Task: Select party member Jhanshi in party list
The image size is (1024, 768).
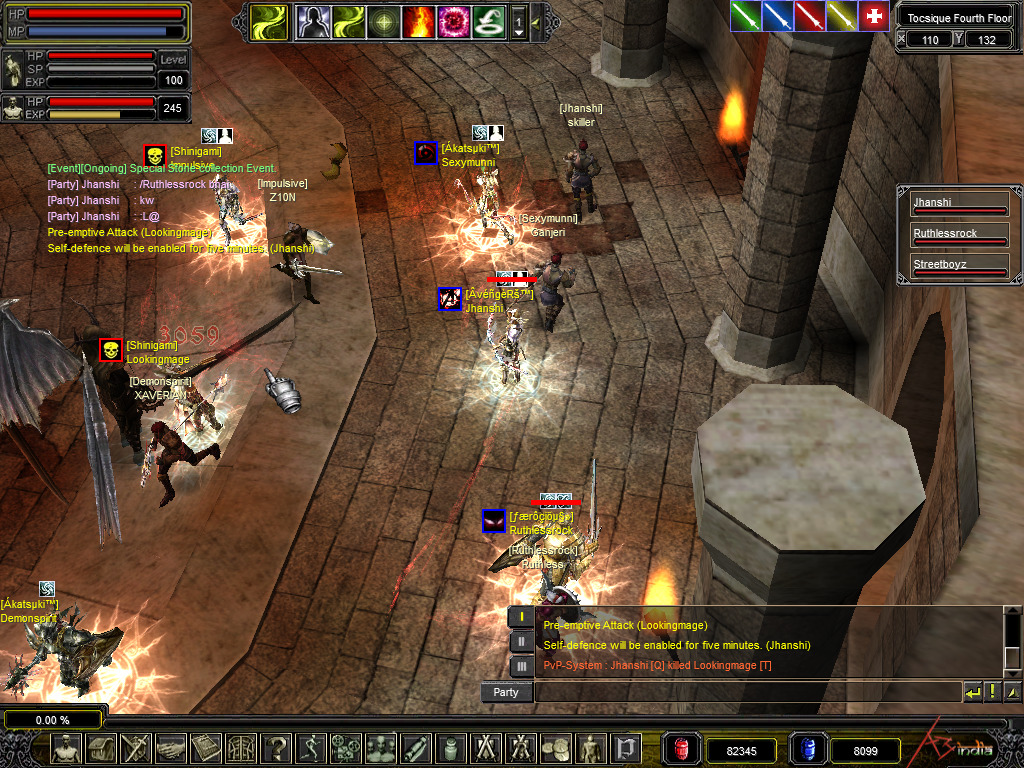Action: (959, 205)
